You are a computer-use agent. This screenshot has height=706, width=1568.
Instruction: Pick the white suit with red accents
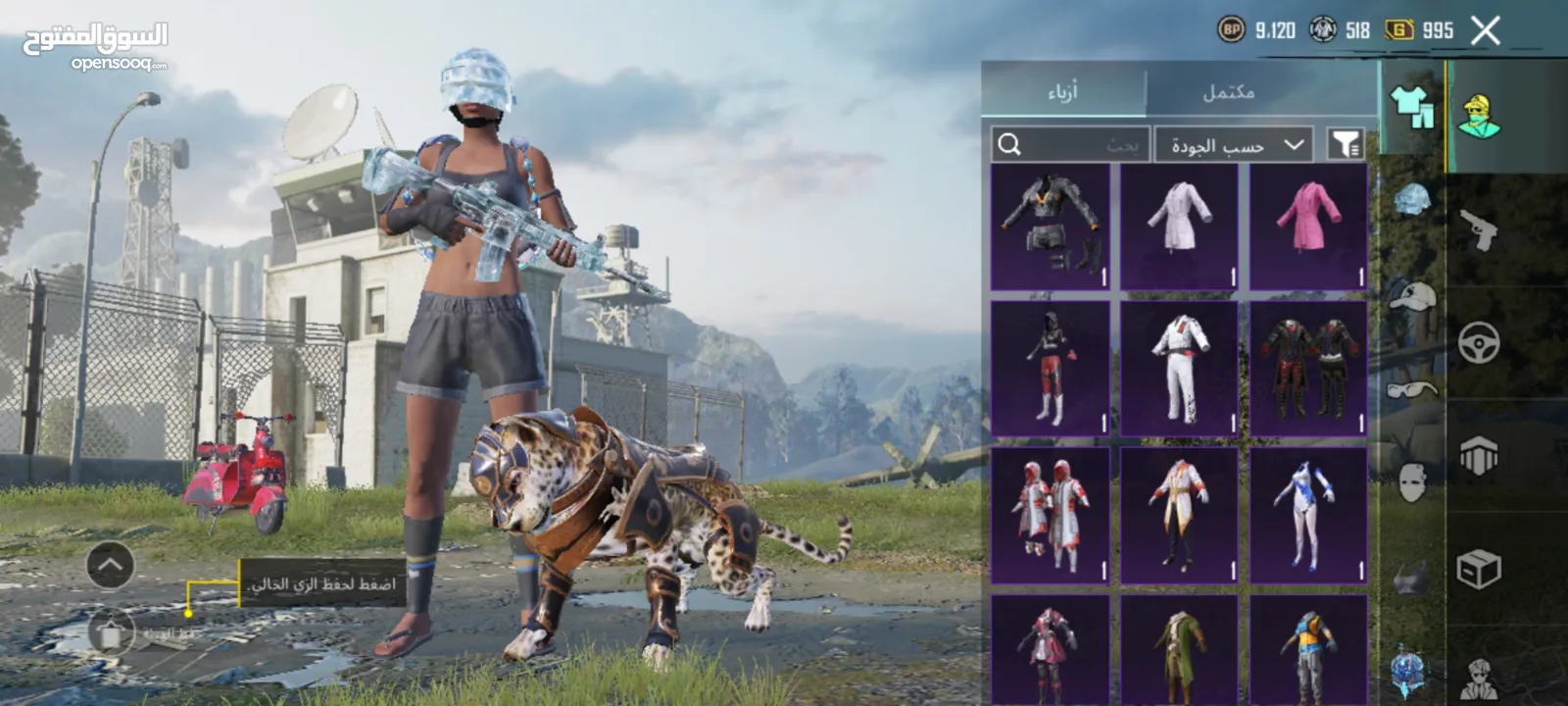click(x=1179, y=368)
